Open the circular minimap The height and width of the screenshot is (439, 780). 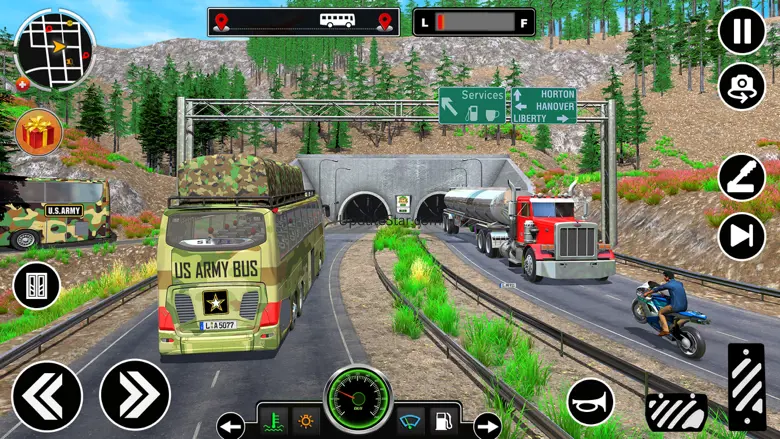[54, 48]
